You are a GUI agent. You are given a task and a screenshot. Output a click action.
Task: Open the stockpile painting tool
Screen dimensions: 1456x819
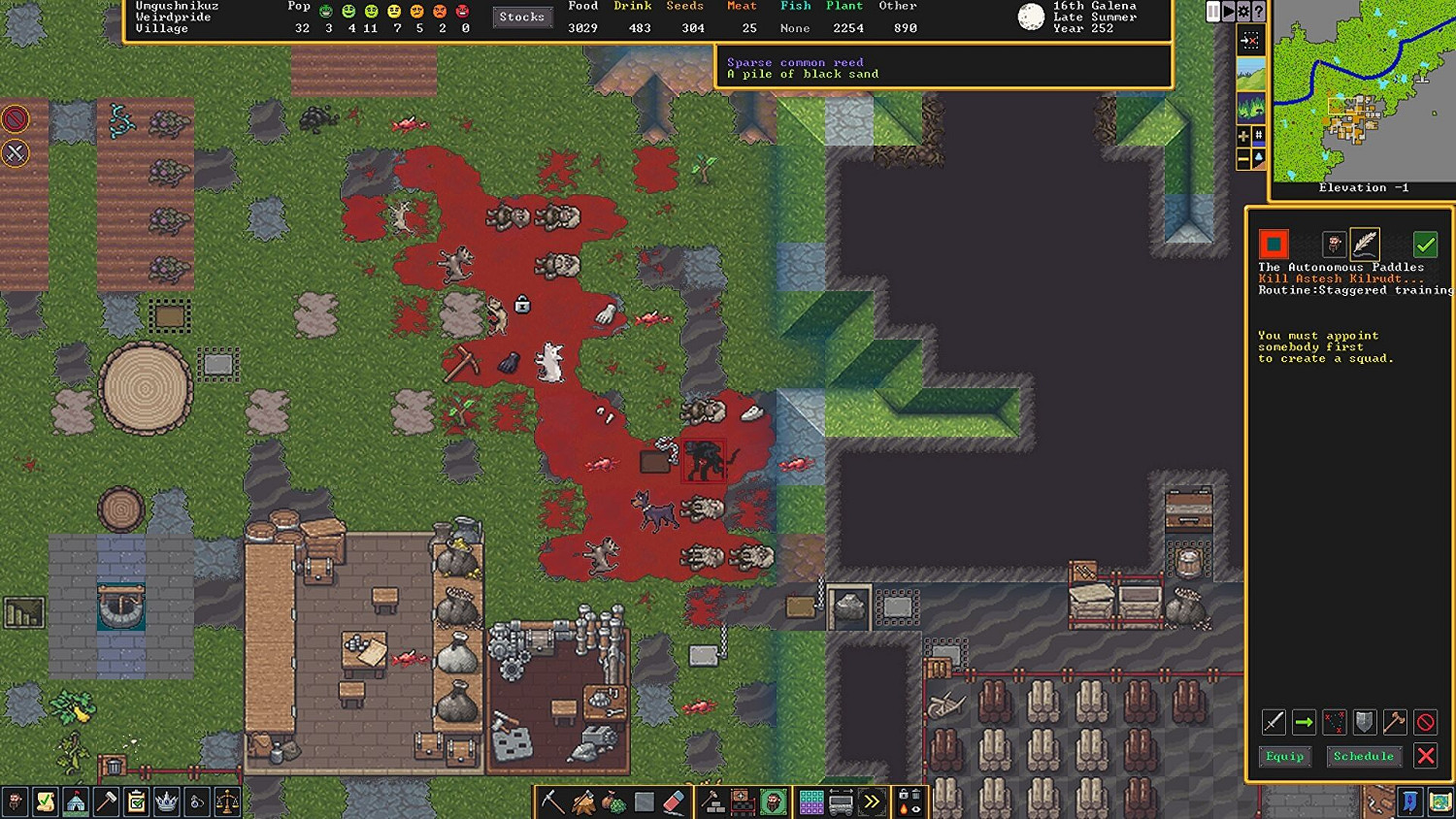point(811,802)
